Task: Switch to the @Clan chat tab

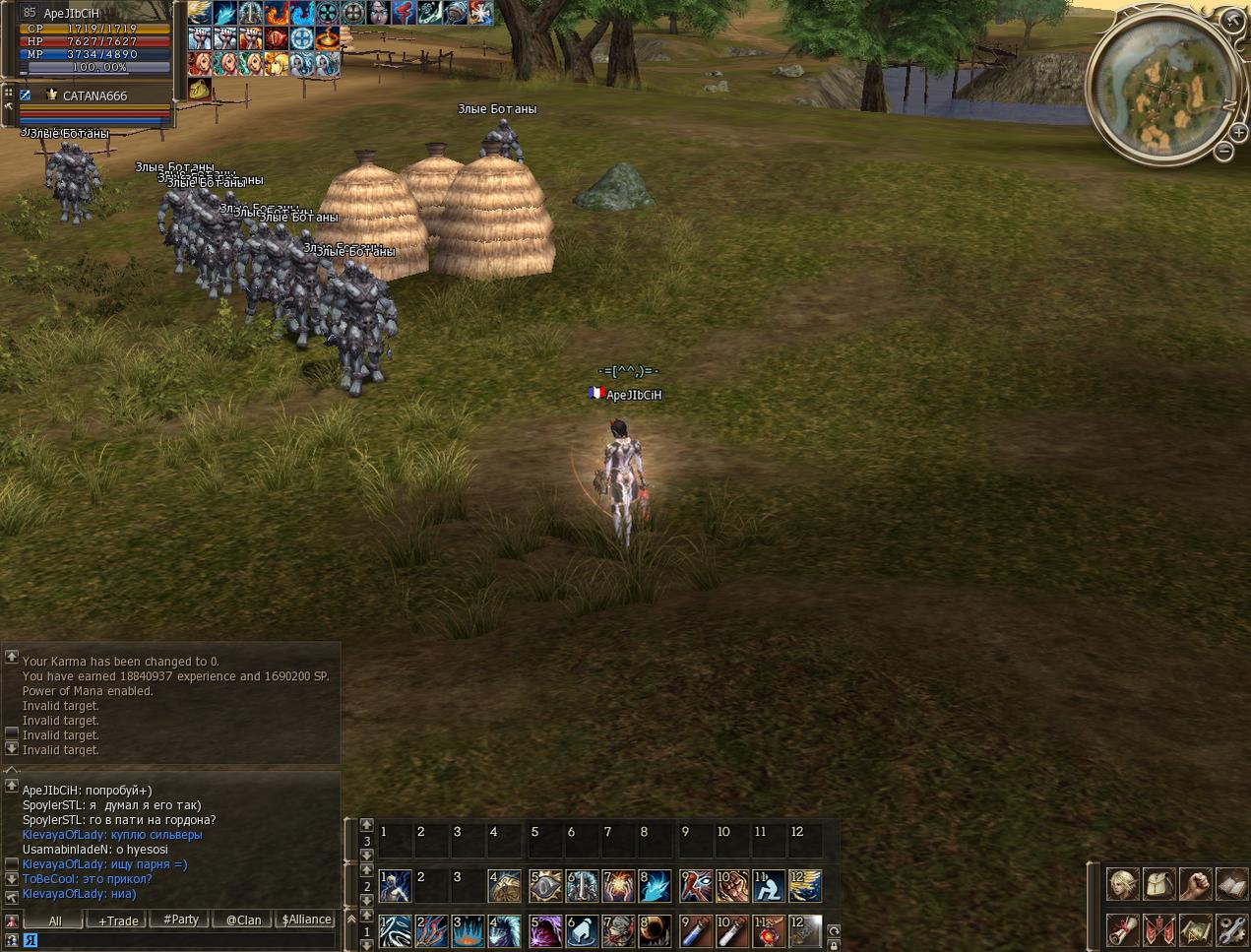Action: 243,920
